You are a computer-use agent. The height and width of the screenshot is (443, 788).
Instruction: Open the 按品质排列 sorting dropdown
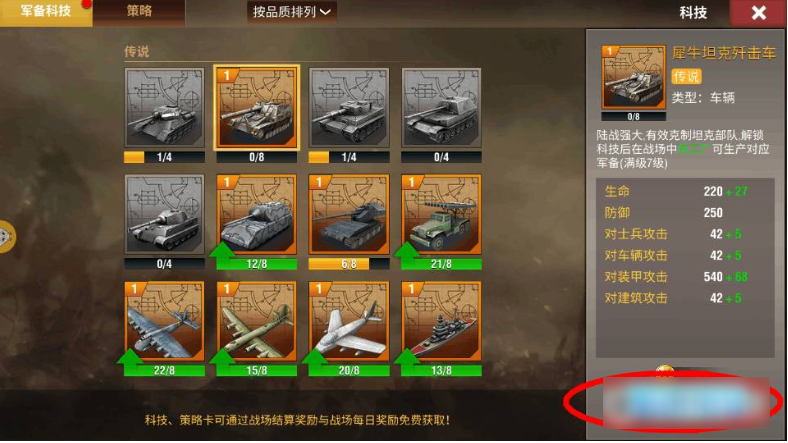point(292,12)
